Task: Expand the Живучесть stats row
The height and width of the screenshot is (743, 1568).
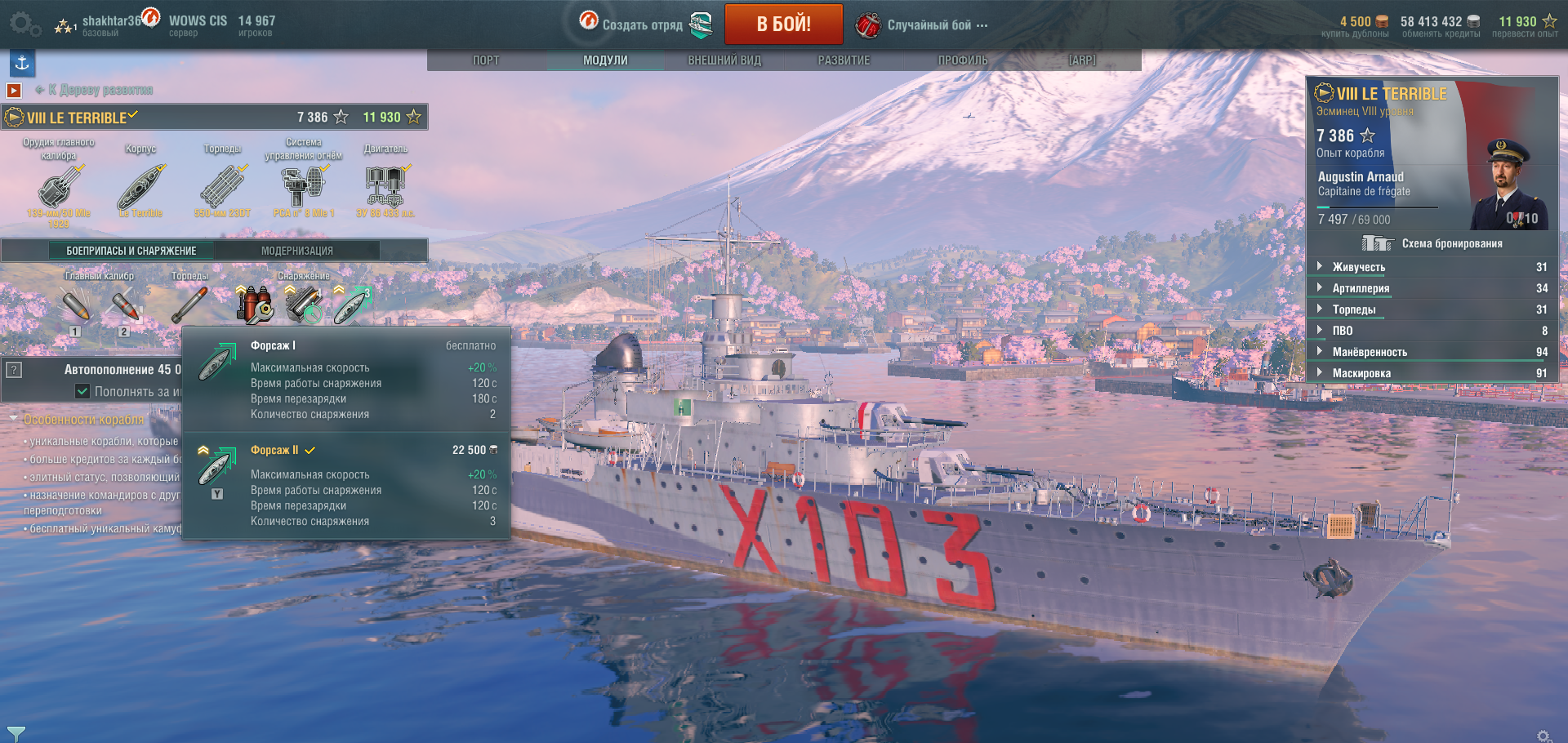Action: [x=1358, y=267]
